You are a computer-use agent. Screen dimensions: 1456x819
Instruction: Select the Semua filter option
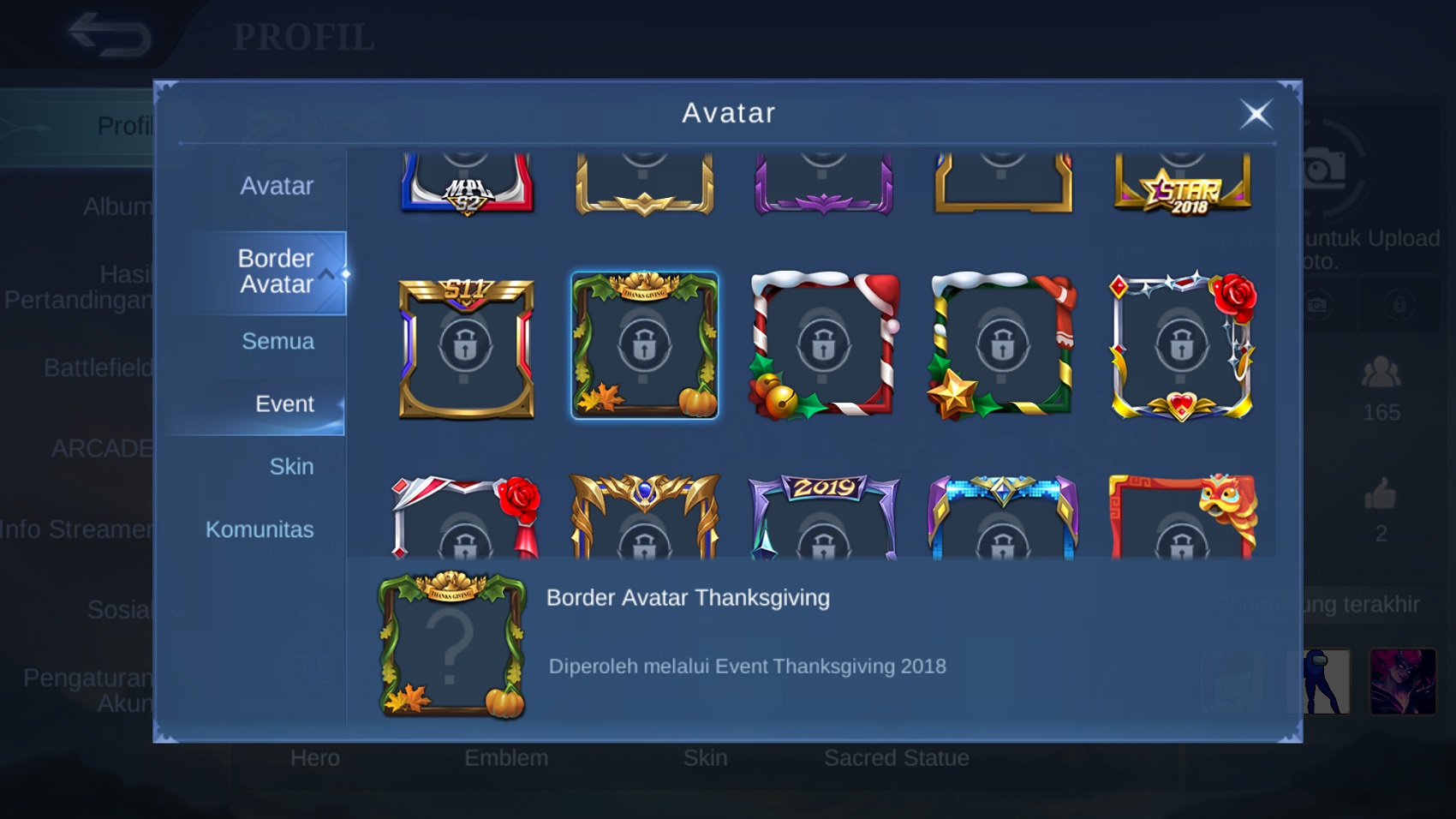click(277, 341)
